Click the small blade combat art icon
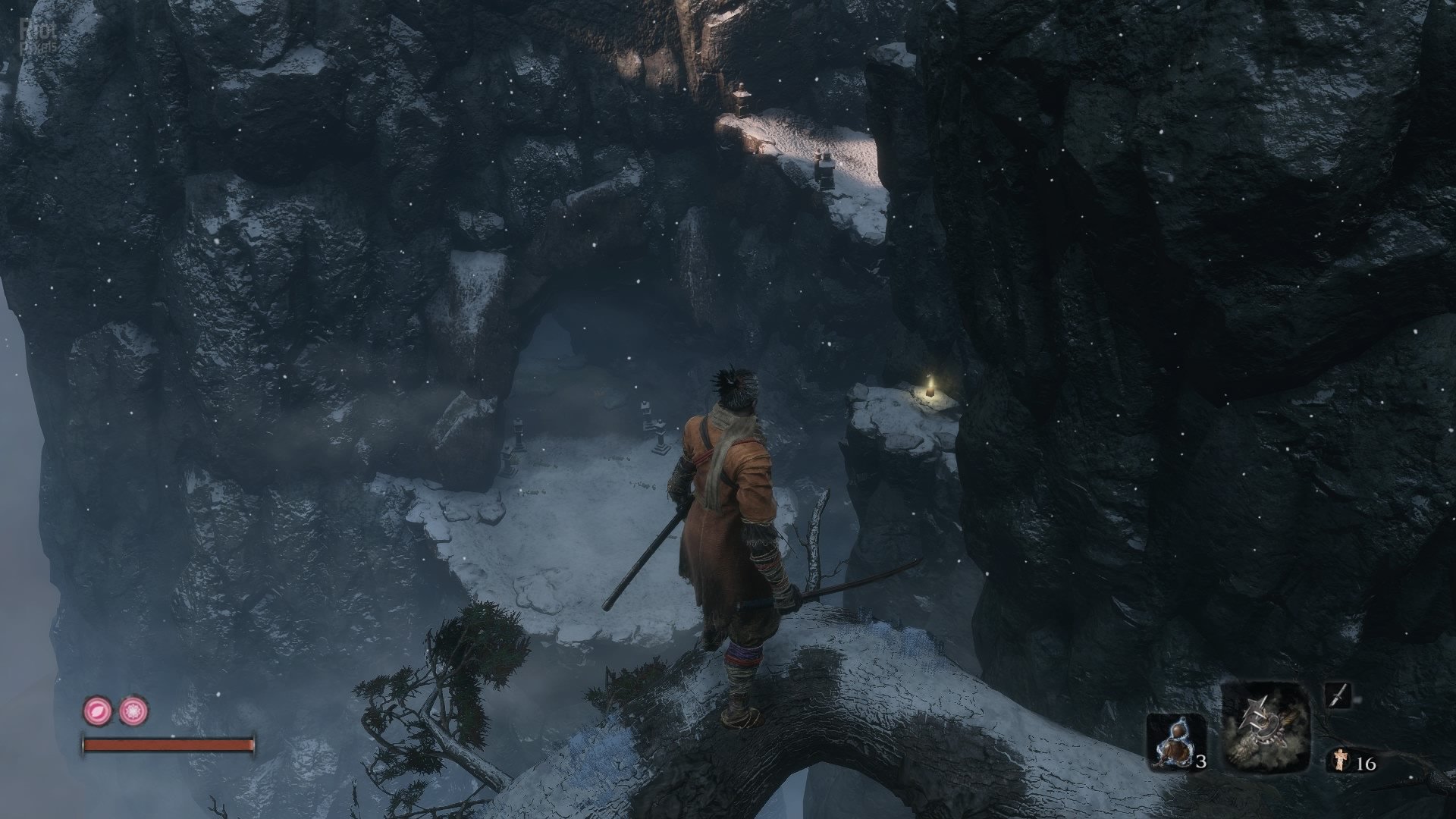Viewport: 1456px width, 819px height. tap(1338, 695)
